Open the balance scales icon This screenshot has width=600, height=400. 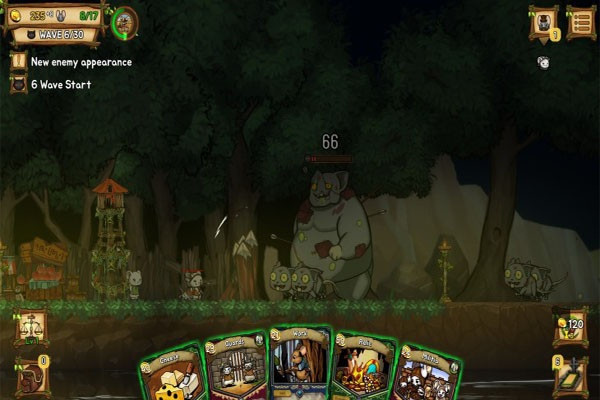pyautogui.click(x=30, y=327)
